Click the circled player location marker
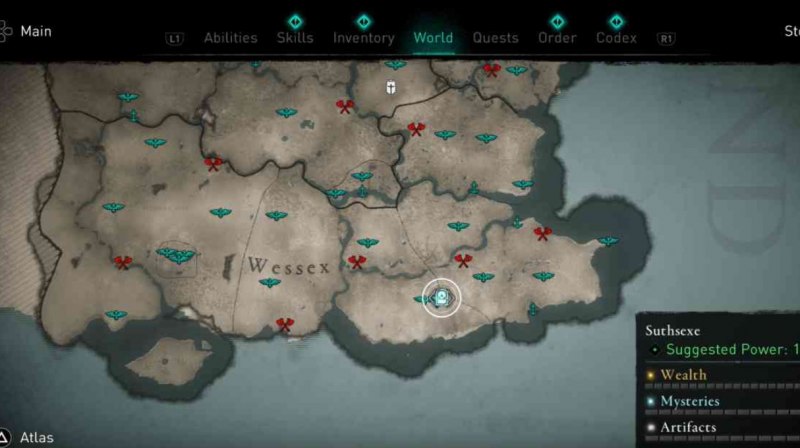The image size is (800, 448). coord(440,297)
